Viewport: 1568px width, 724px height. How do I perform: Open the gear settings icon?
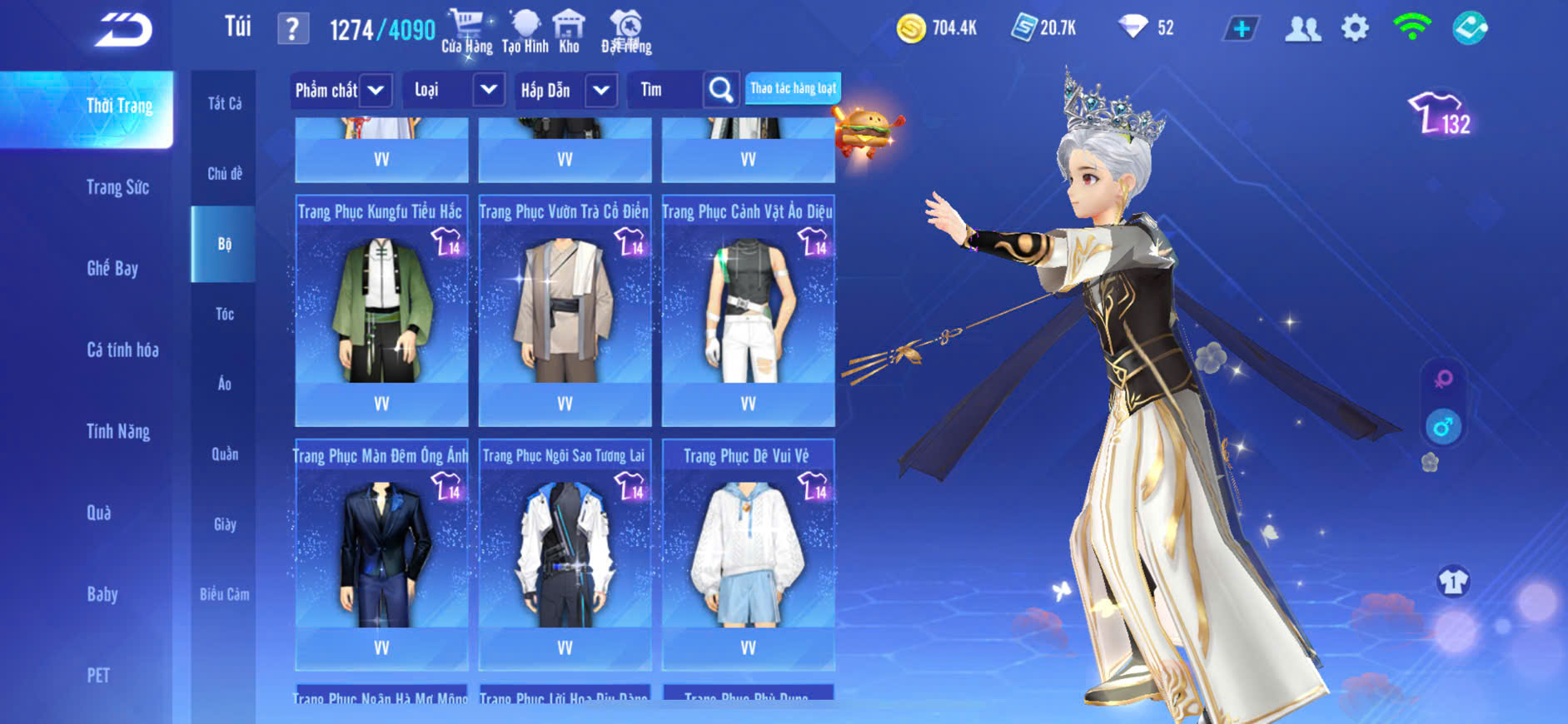(1355, 29)
